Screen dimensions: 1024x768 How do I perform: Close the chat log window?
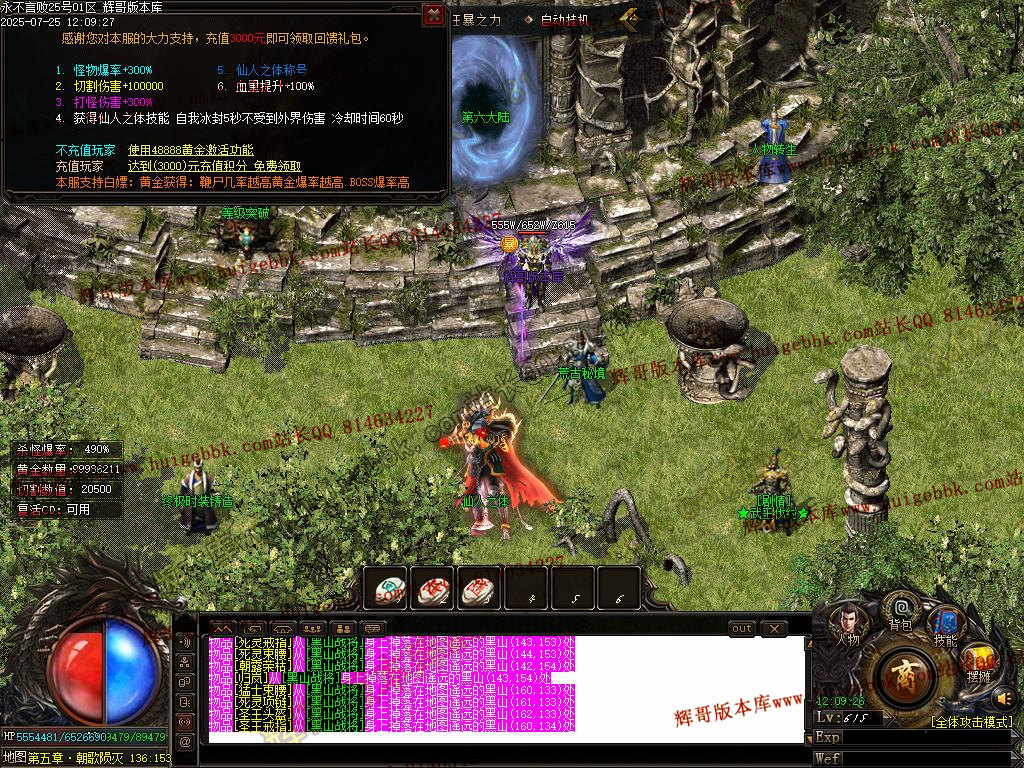773,629
